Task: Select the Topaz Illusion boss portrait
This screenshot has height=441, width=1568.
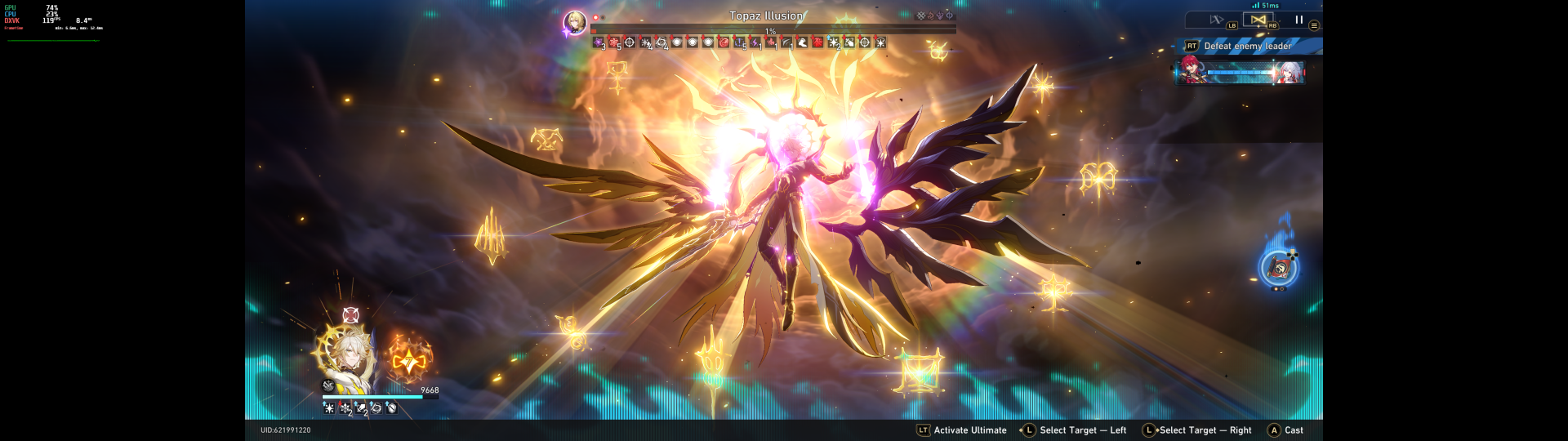Action: point(575,23)
